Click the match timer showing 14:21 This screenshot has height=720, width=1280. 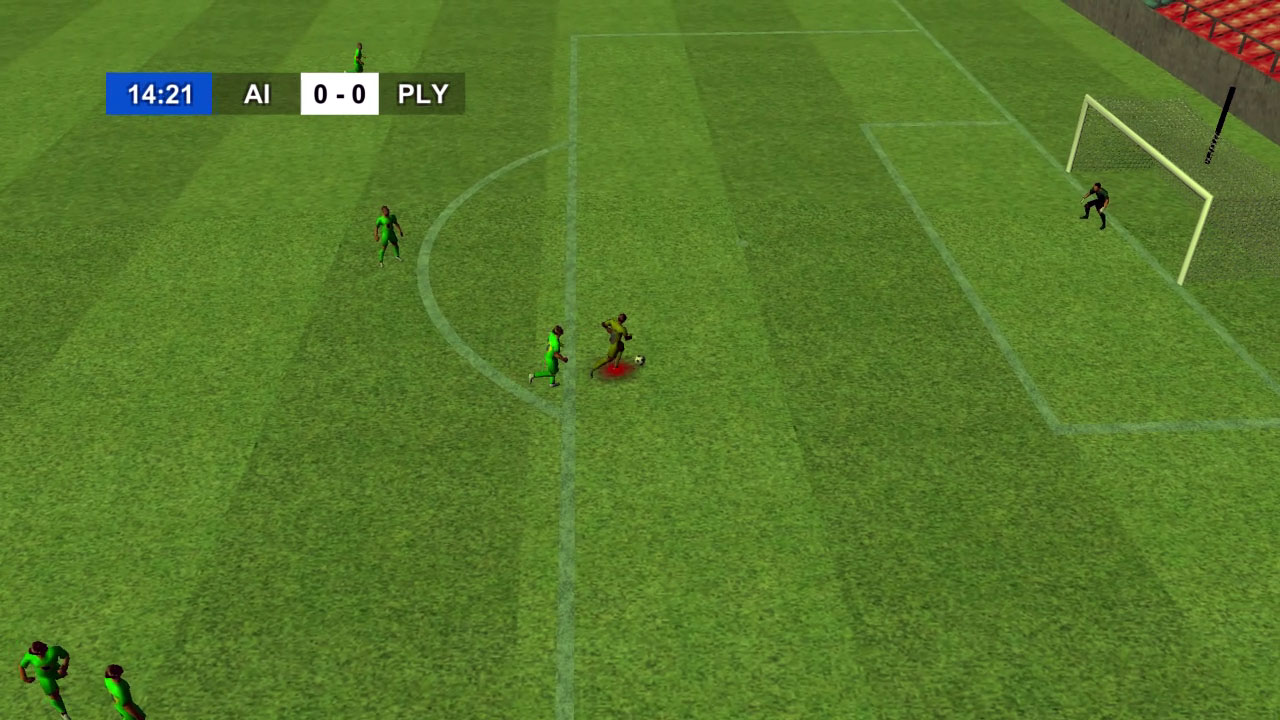pyautogui.click(x=158, y=93)
